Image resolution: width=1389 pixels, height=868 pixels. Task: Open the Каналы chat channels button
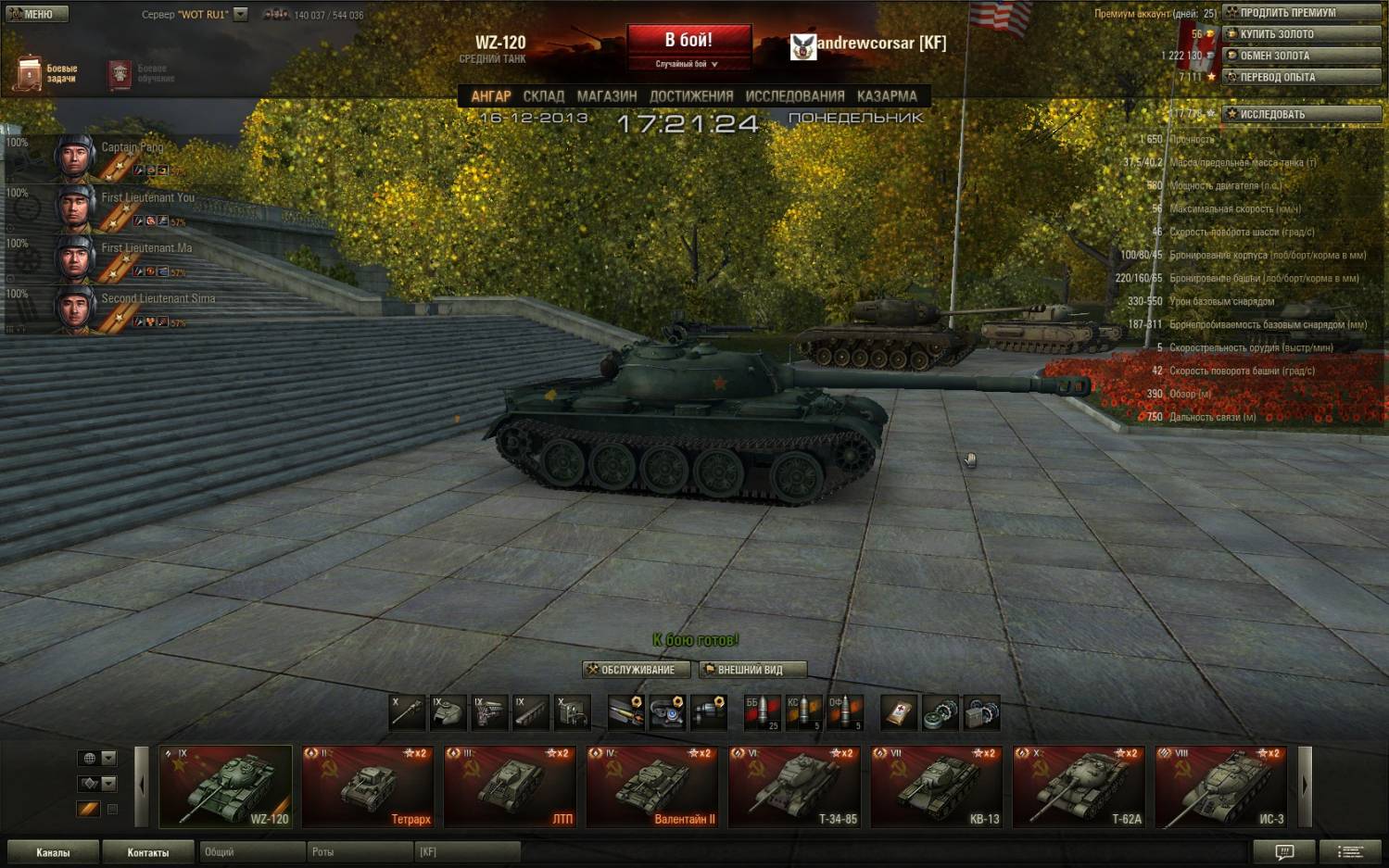pyautogui.click(x=53, y=852)
